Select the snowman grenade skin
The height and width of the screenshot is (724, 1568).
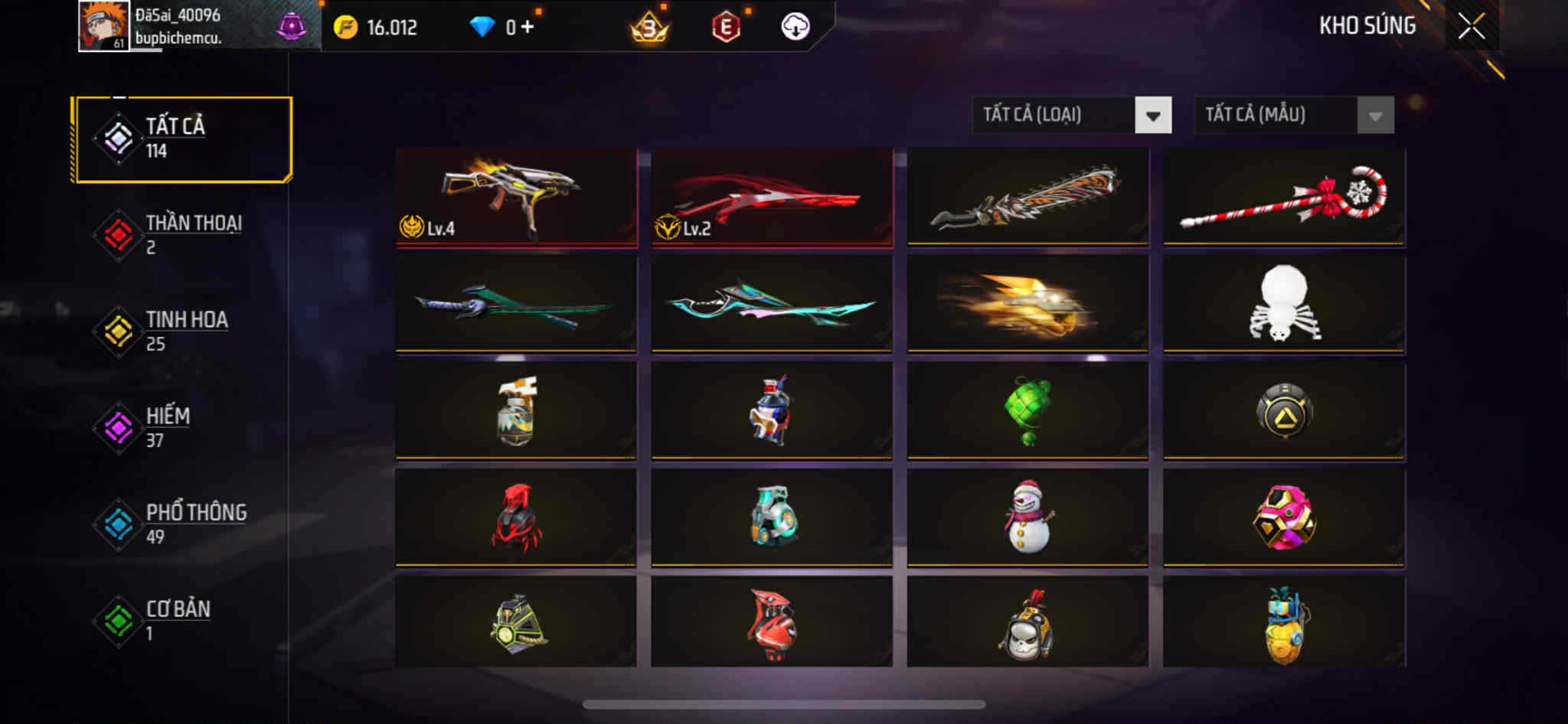[x=1027, y=518]
